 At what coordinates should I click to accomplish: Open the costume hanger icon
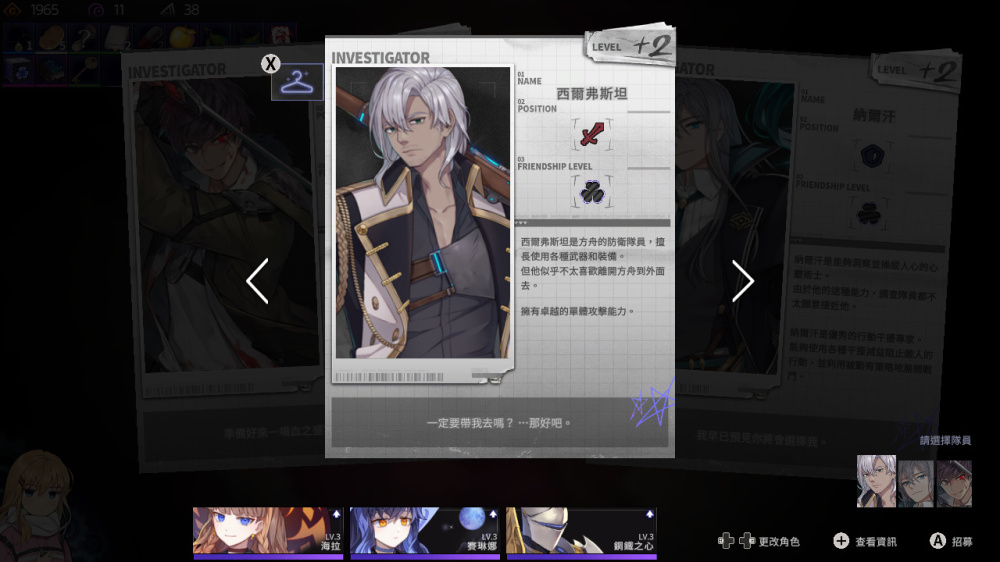(x=297, y=82)
